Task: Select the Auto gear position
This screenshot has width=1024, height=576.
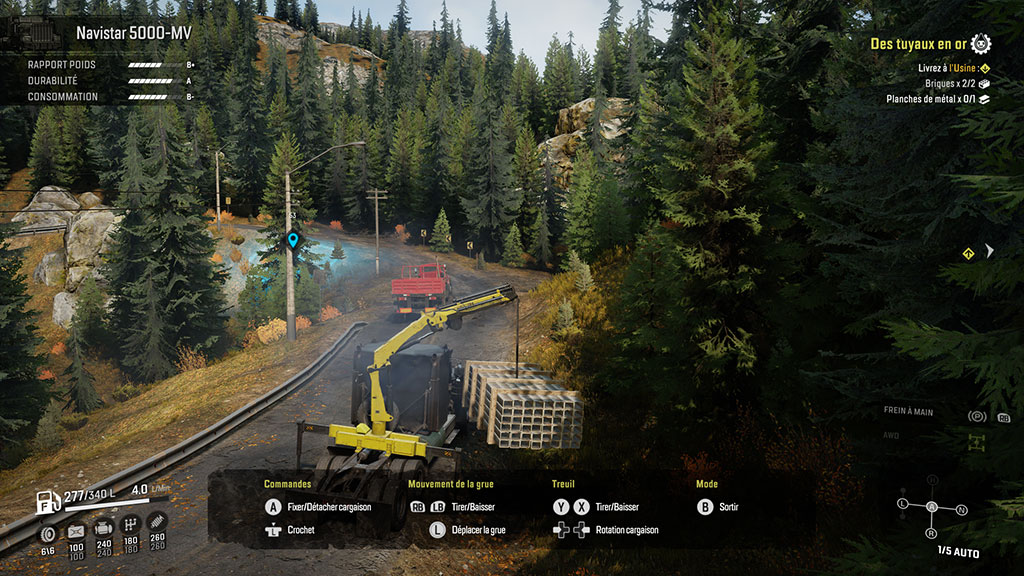Action: coord(932,507)
